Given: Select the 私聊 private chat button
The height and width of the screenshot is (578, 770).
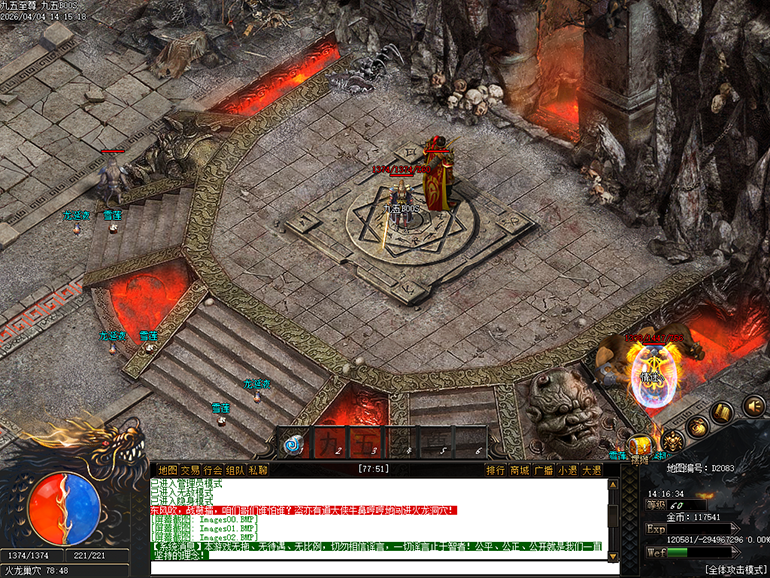Looking at the screenshot, I should 258,470.
